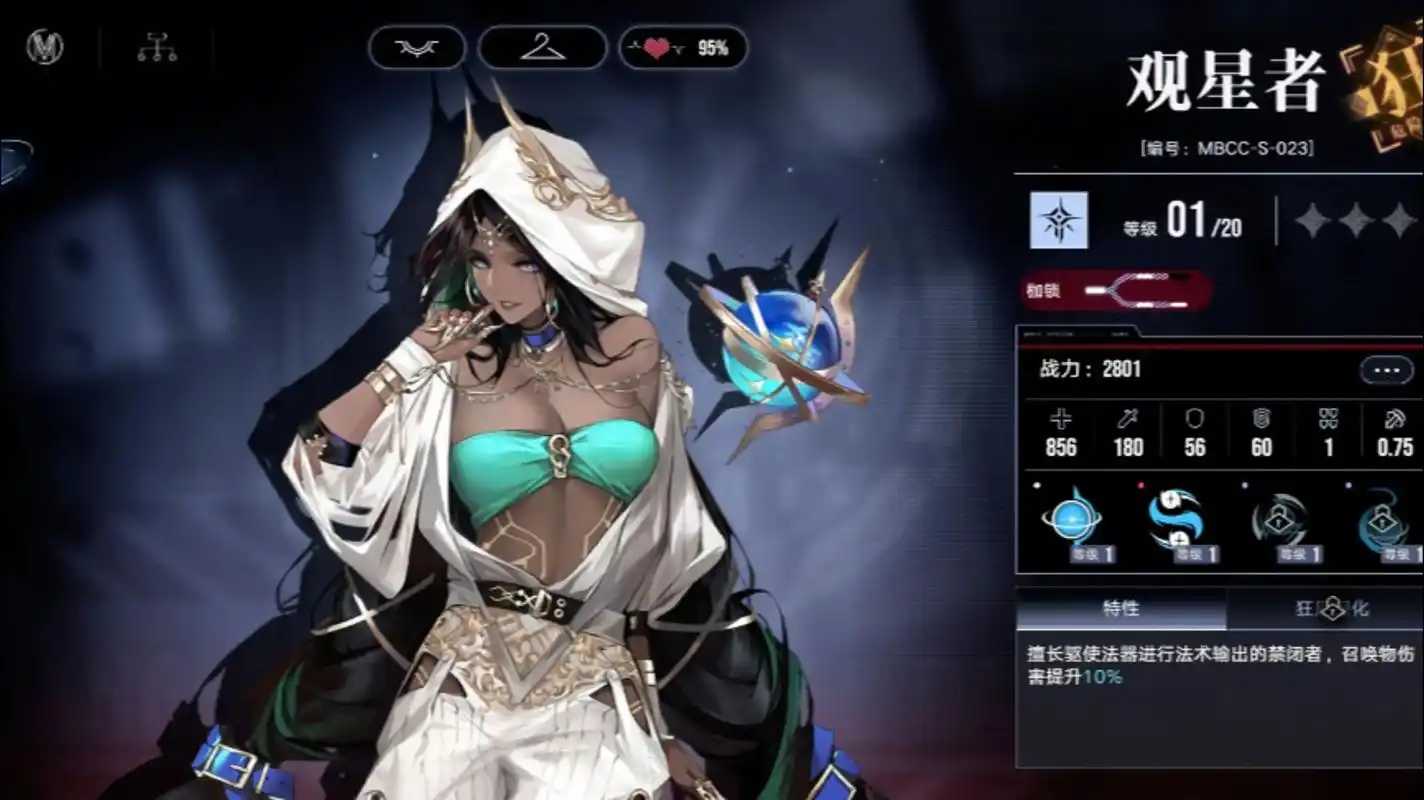The image size is (1424, 800).
Task: Click the bird emblem button at the top
Action: [x=417, y=47]
